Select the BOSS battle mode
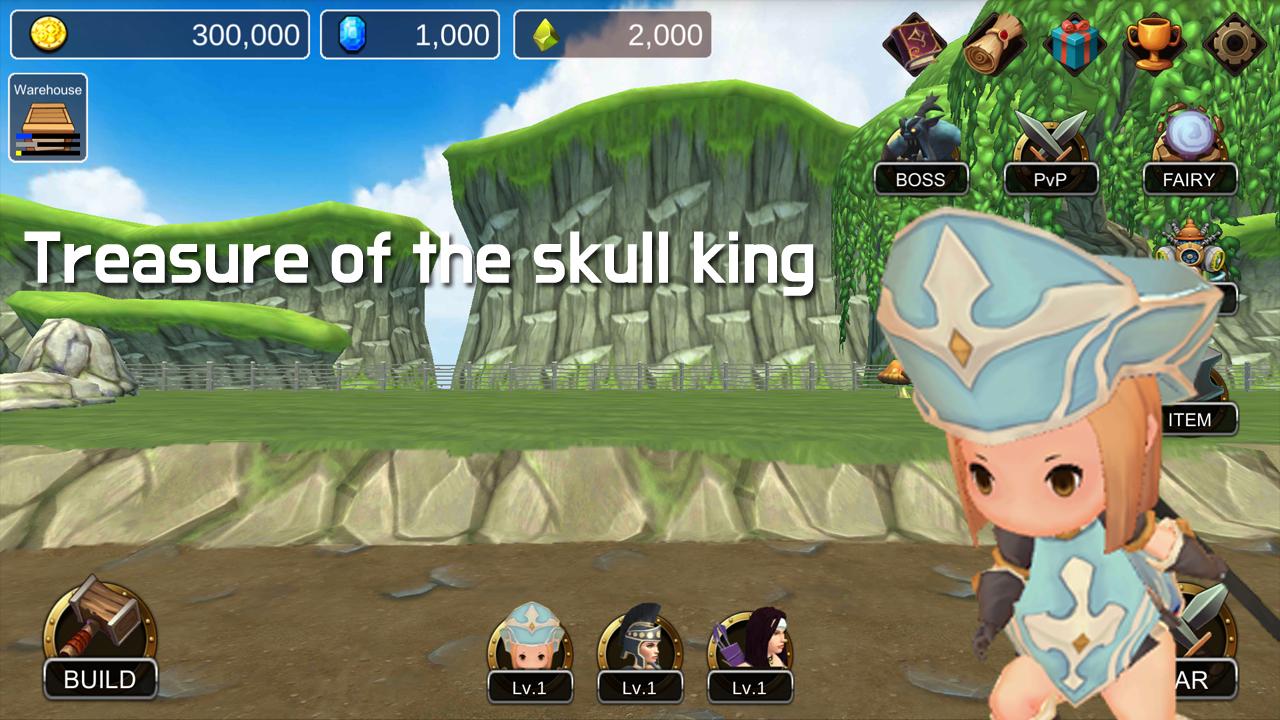Viewport: 1280px width, 720px height. tap(922, 179)
